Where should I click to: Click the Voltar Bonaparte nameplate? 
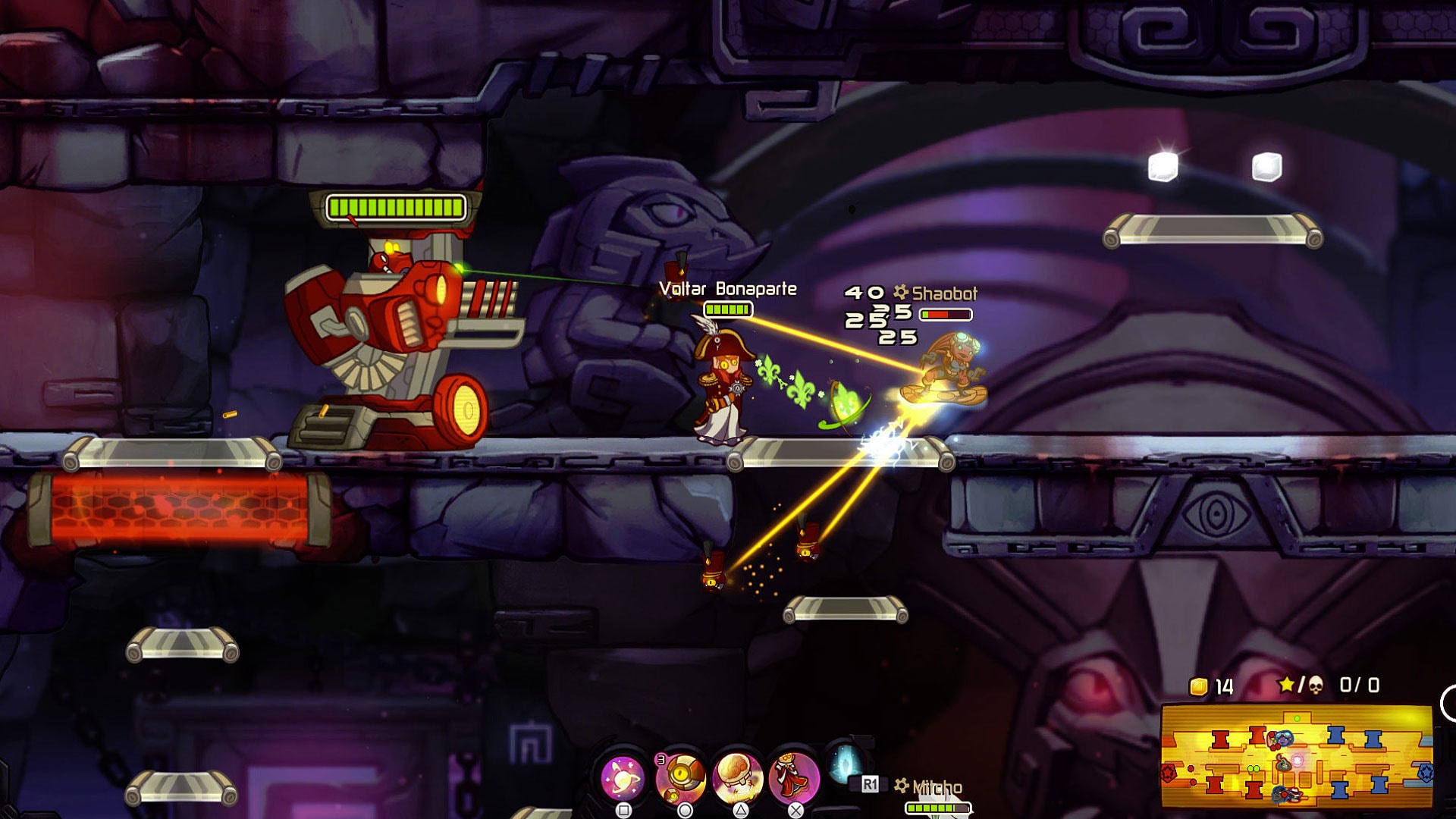tap(728, 288)
